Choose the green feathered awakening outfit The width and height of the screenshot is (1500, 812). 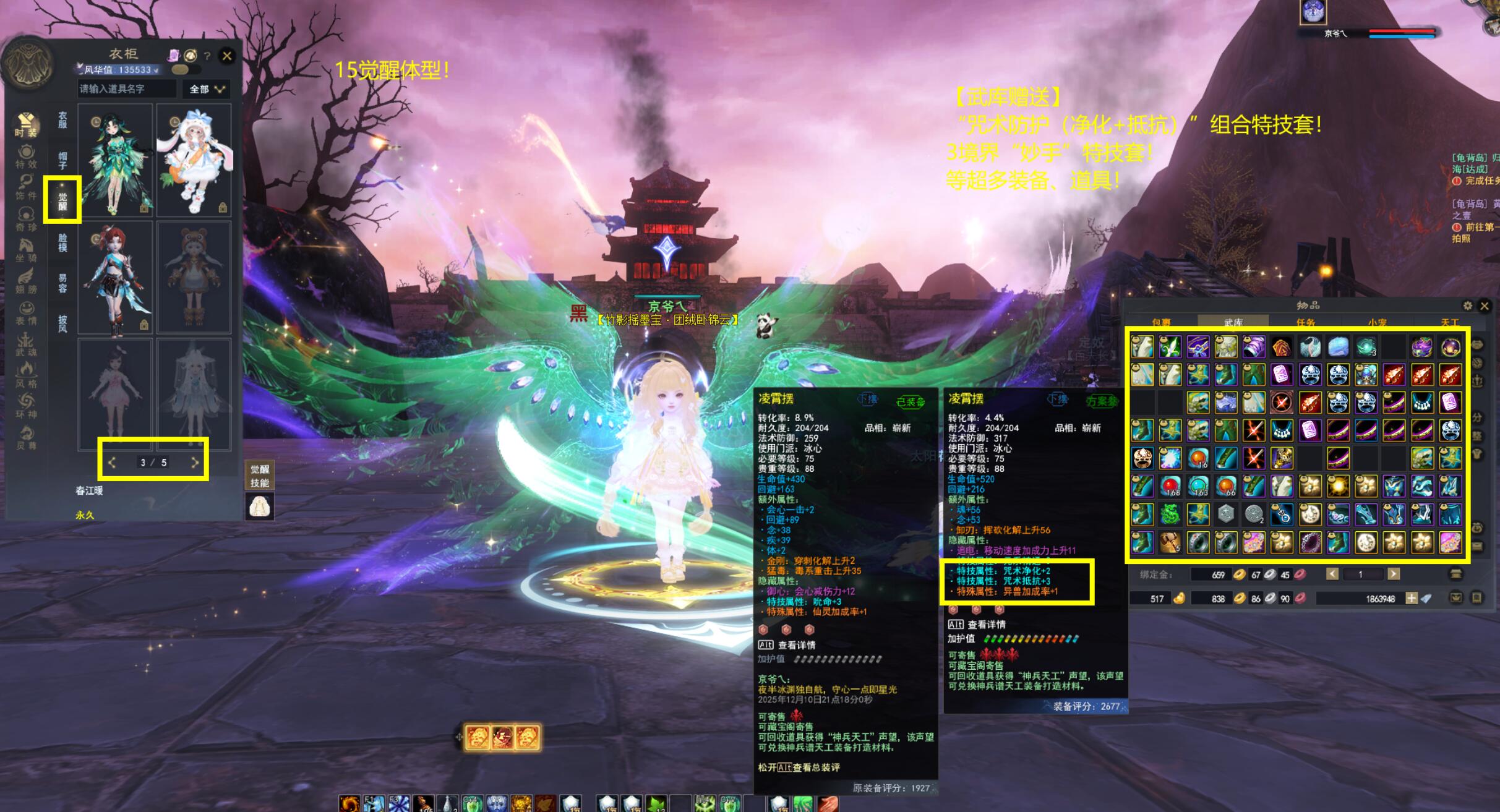point(116,160)
